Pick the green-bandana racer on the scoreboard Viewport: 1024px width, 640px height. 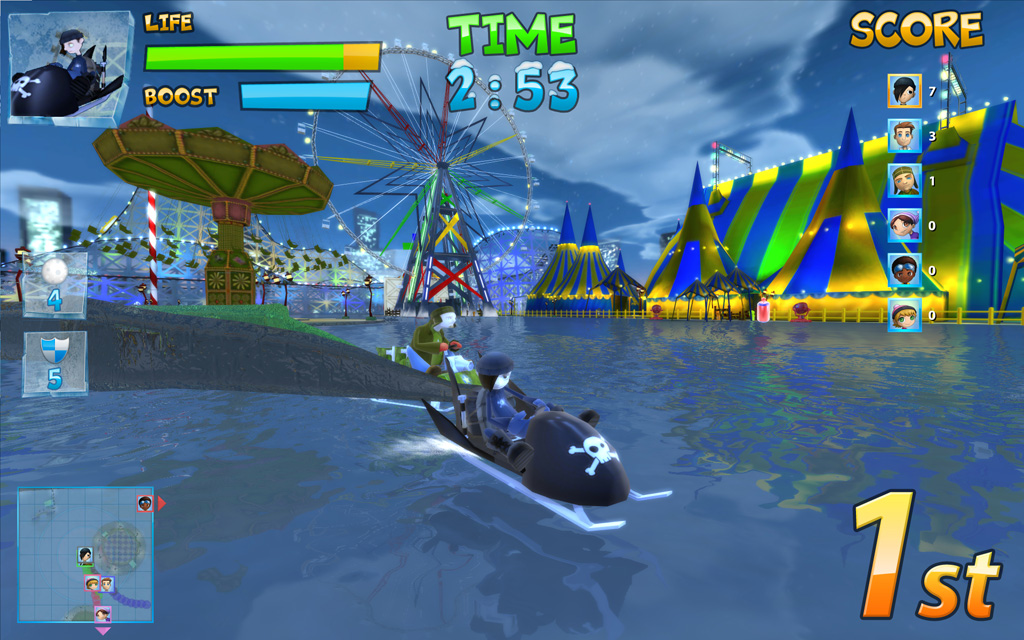(904, 181)
